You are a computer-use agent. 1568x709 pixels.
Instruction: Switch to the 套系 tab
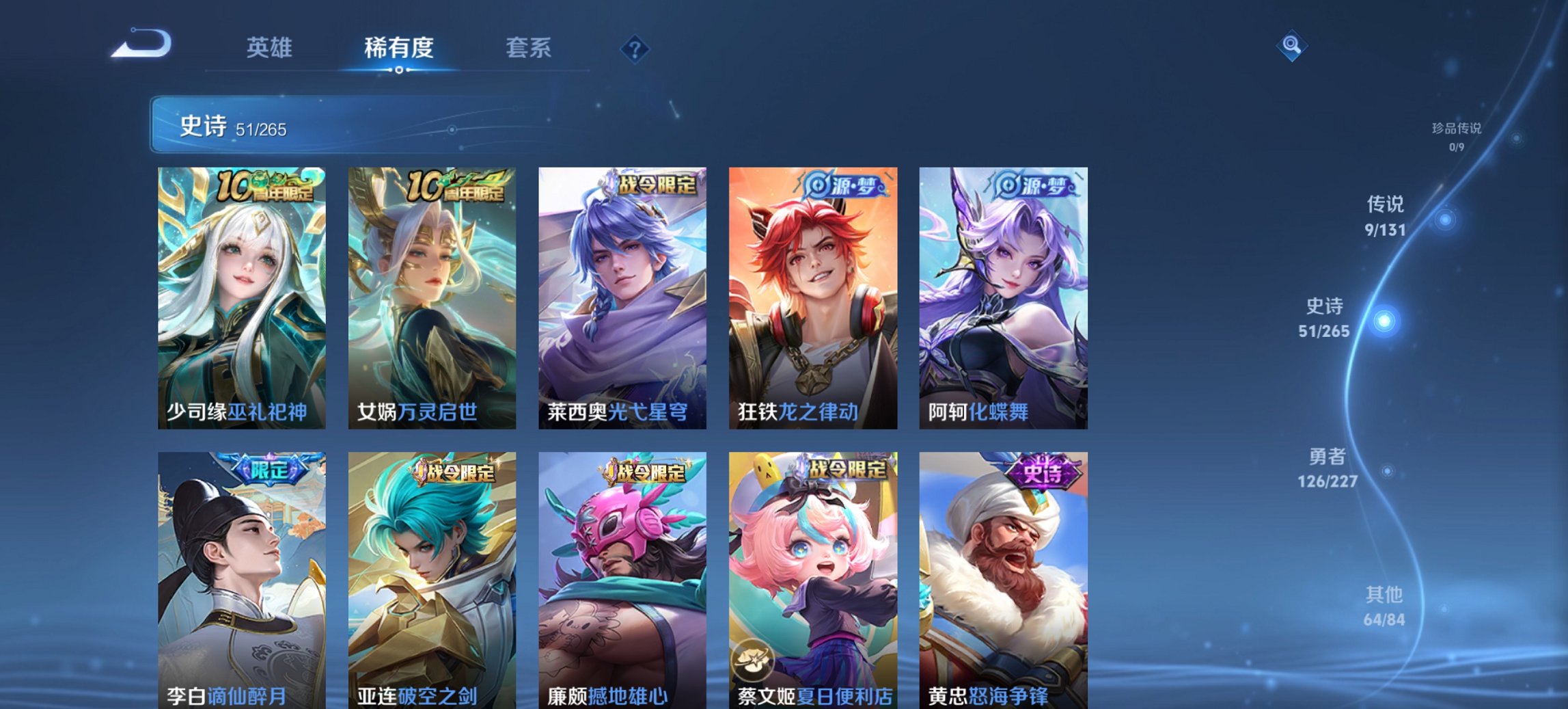529,48
